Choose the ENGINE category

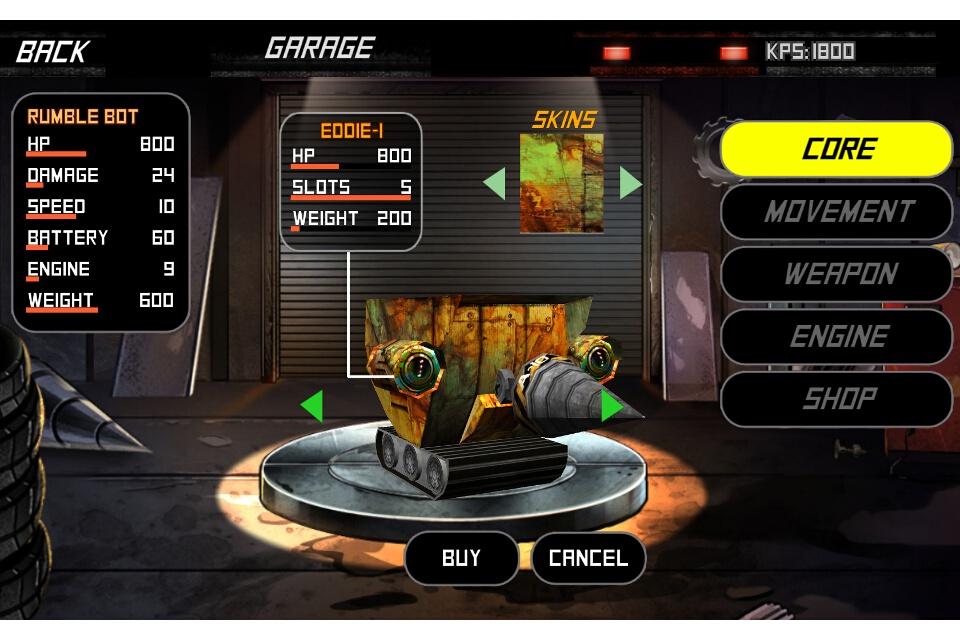(x=837, y=337)
